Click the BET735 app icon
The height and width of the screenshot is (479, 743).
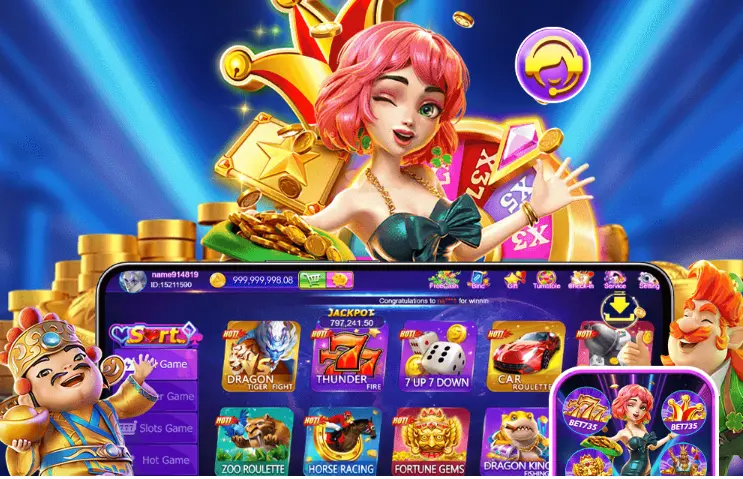click(635, 423)
